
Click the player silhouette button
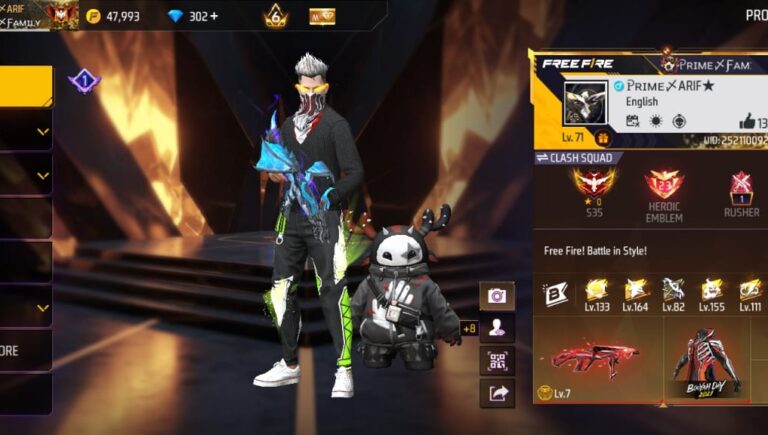coord(497,327)
